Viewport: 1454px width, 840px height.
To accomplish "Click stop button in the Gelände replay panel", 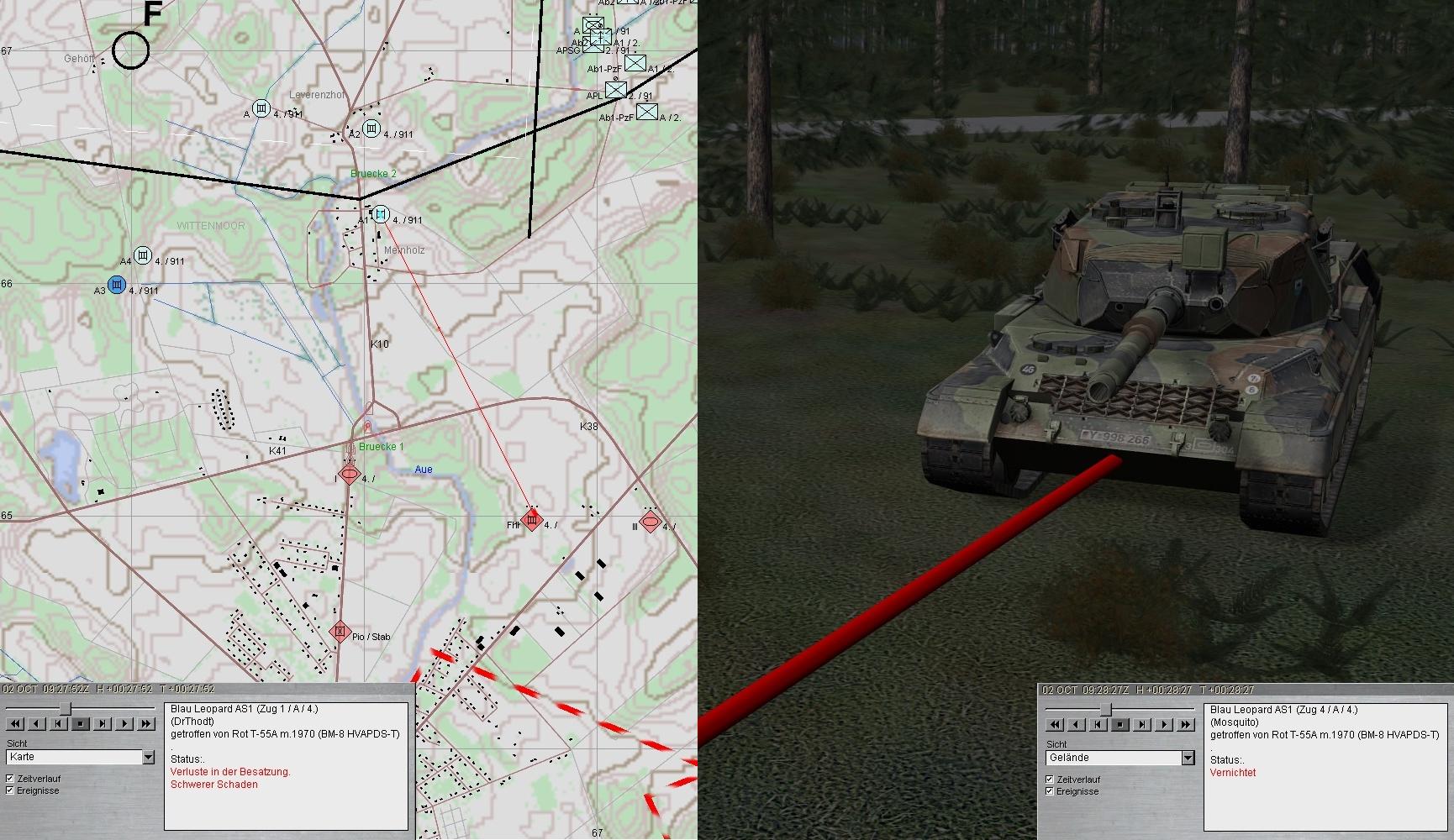I will pyautogui.click(x=1120, y=724).
